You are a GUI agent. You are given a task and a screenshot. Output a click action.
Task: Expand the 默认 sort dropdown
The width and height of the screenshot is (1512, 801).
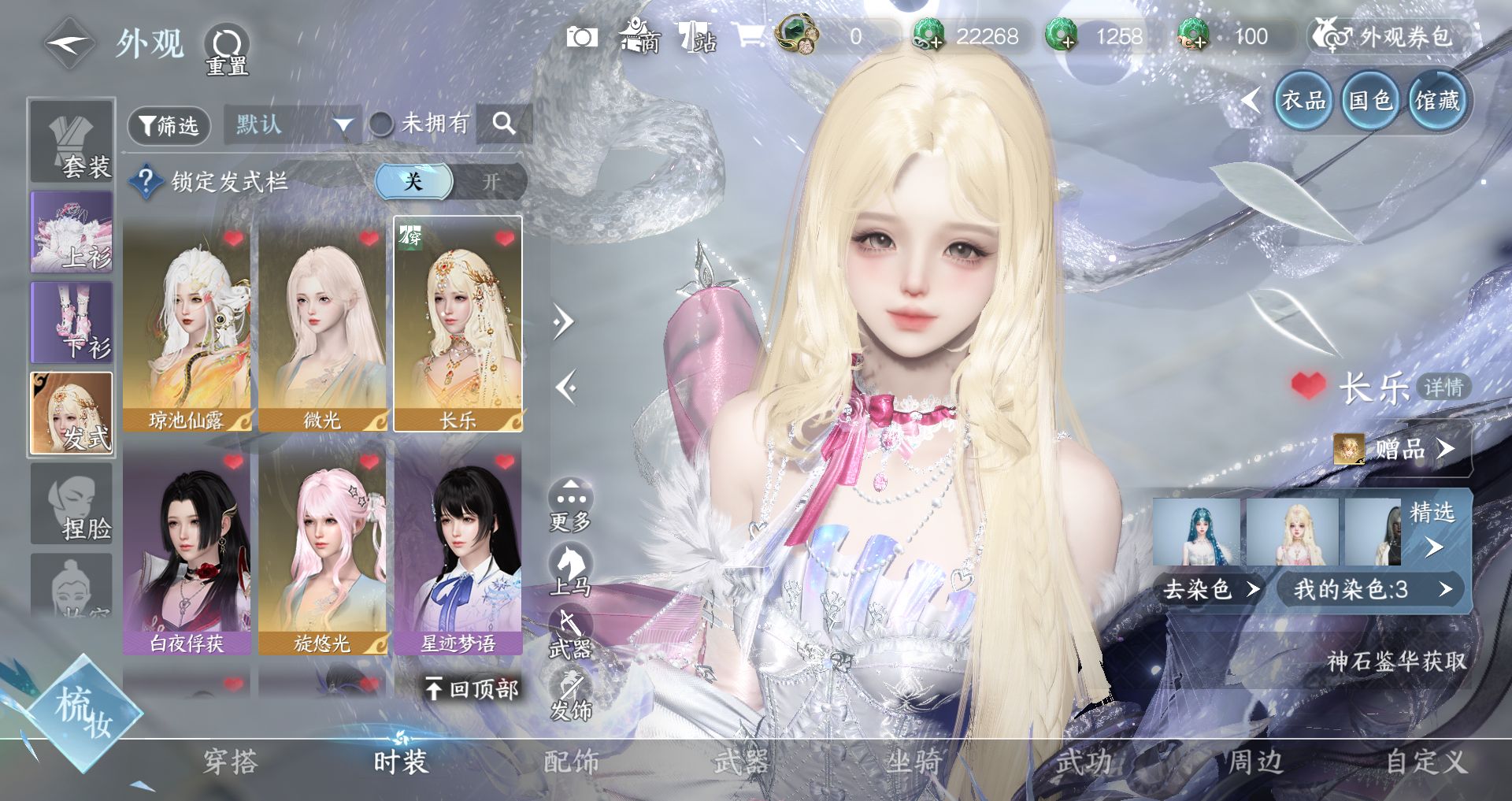[x=292, y=124]
